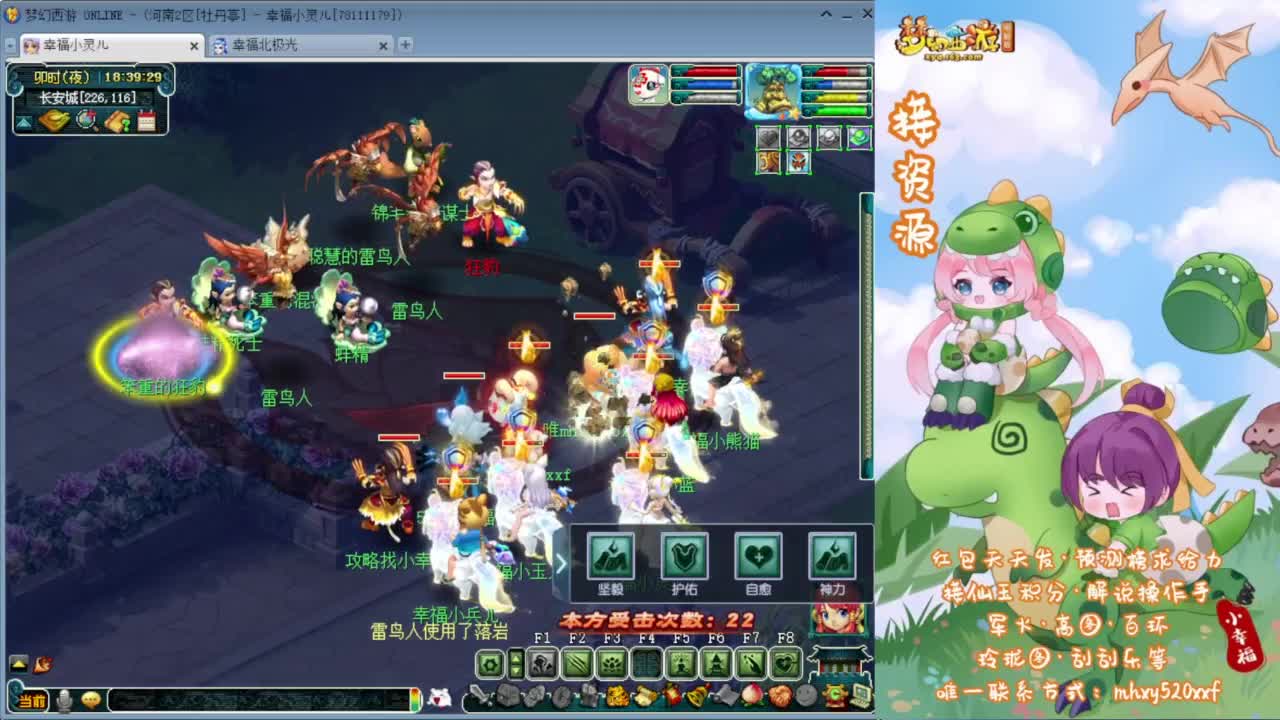Click the peach item icon on bottom taskbar
The image size is (1280, 720).
click(750, 696)
